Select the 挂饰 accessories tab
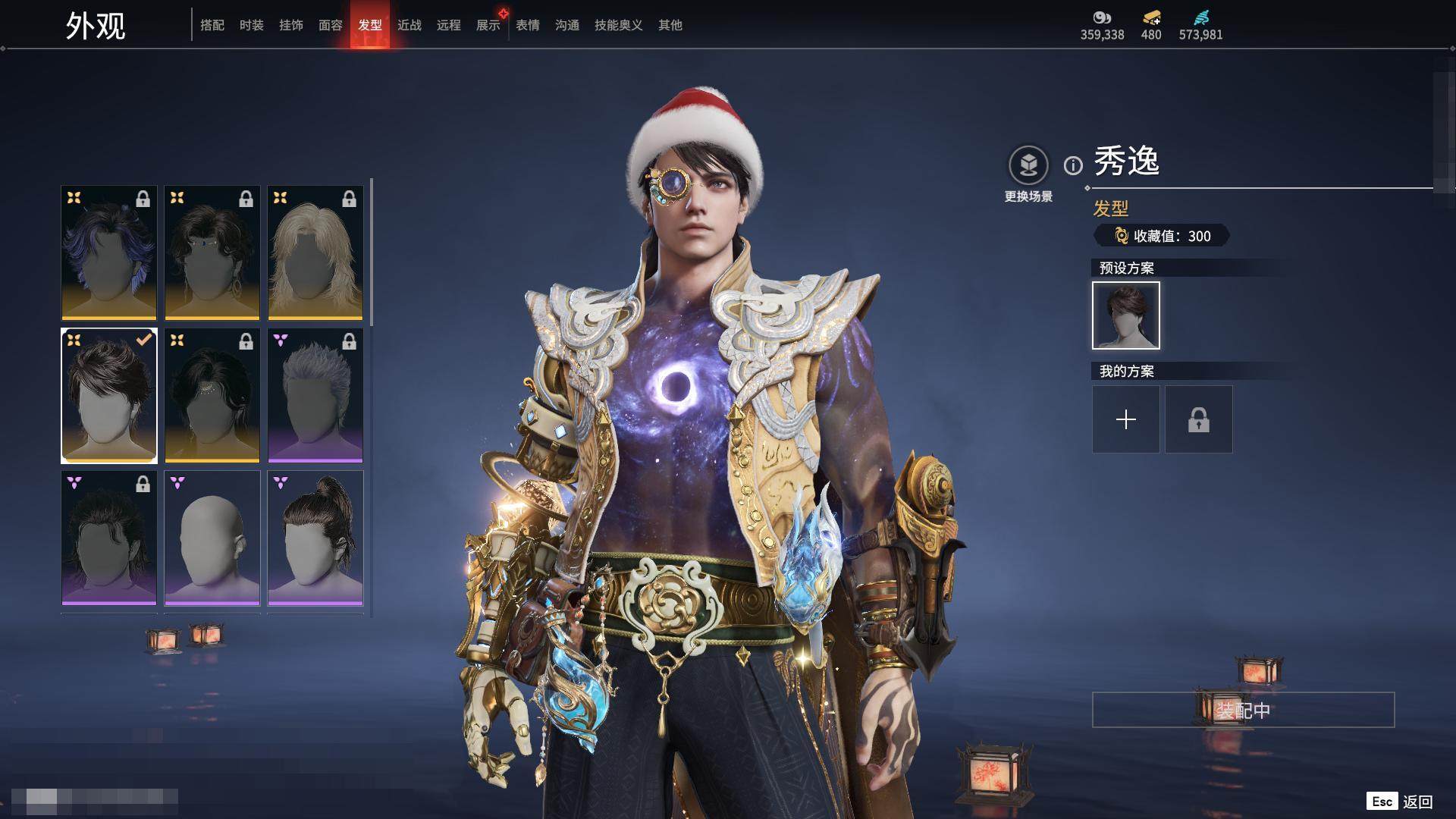 [291, 25]
